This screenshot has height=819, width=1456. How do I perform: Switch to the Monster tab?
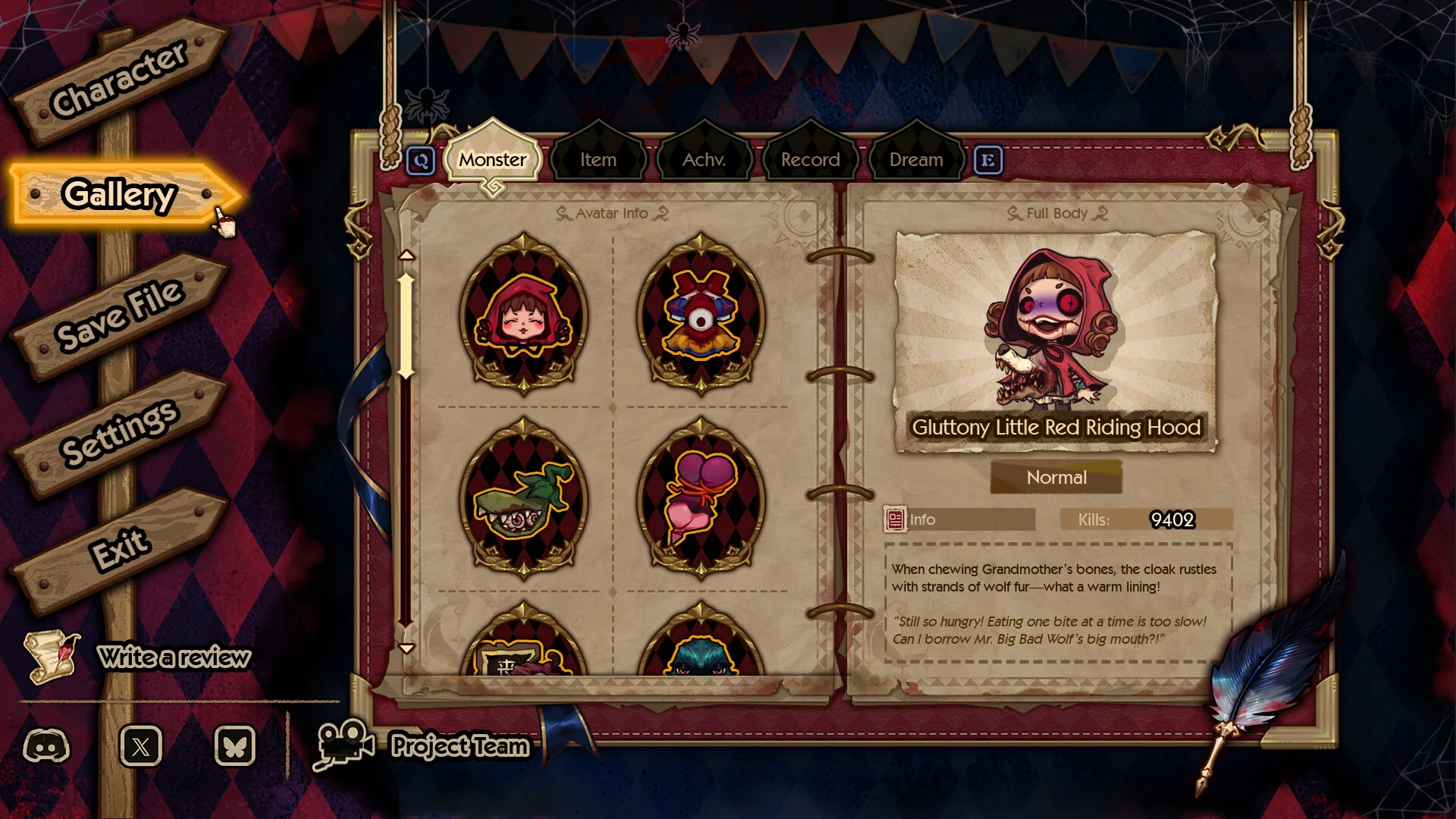pos(492,160)
